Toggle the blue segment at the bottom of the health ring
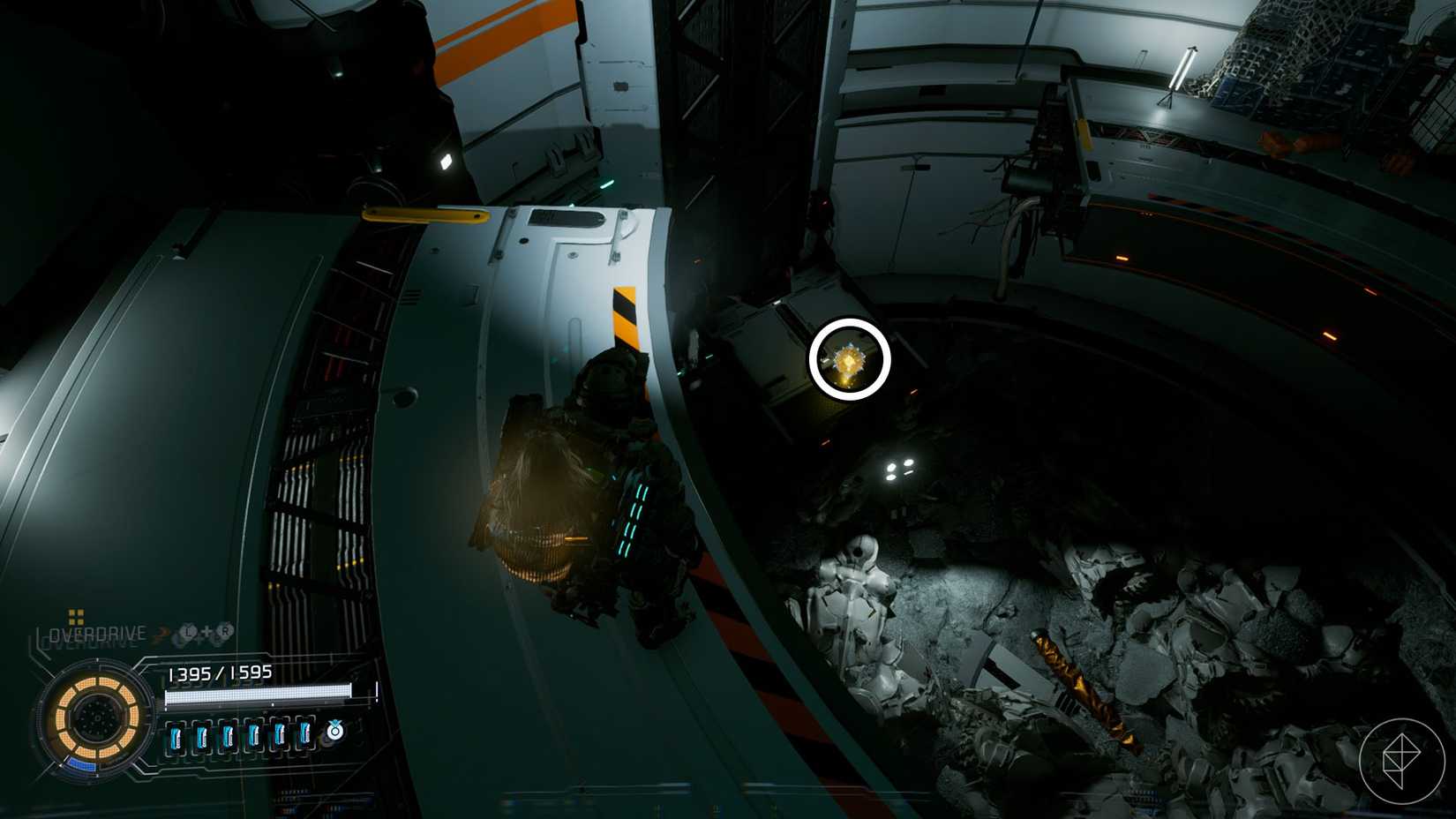The height and width of the screenshot is (819, 1456). [x=83, y=763]
